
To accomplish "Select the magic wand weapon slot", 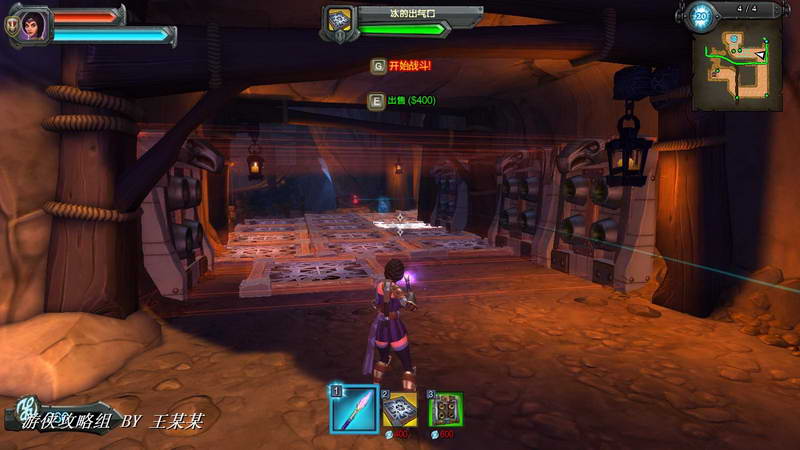I will [x=355, y=408].
